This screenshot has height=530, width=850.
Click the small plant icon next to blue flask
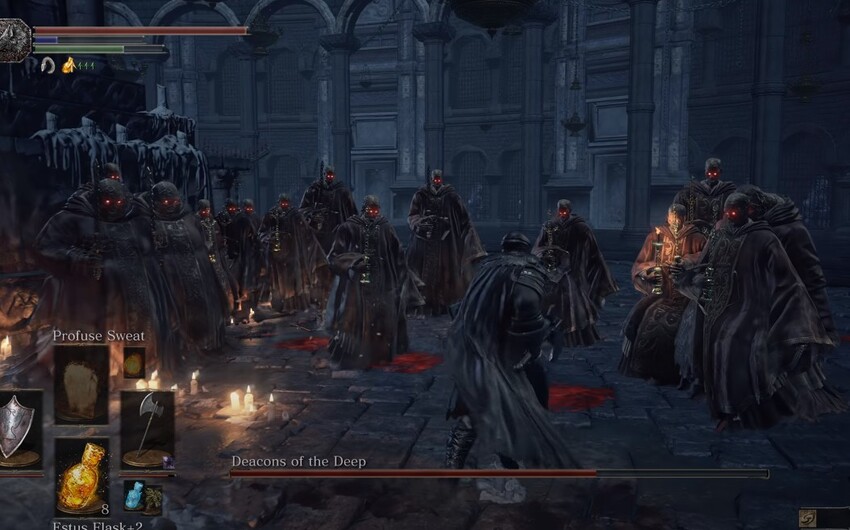pyautogui.click(x=153, y=497)
